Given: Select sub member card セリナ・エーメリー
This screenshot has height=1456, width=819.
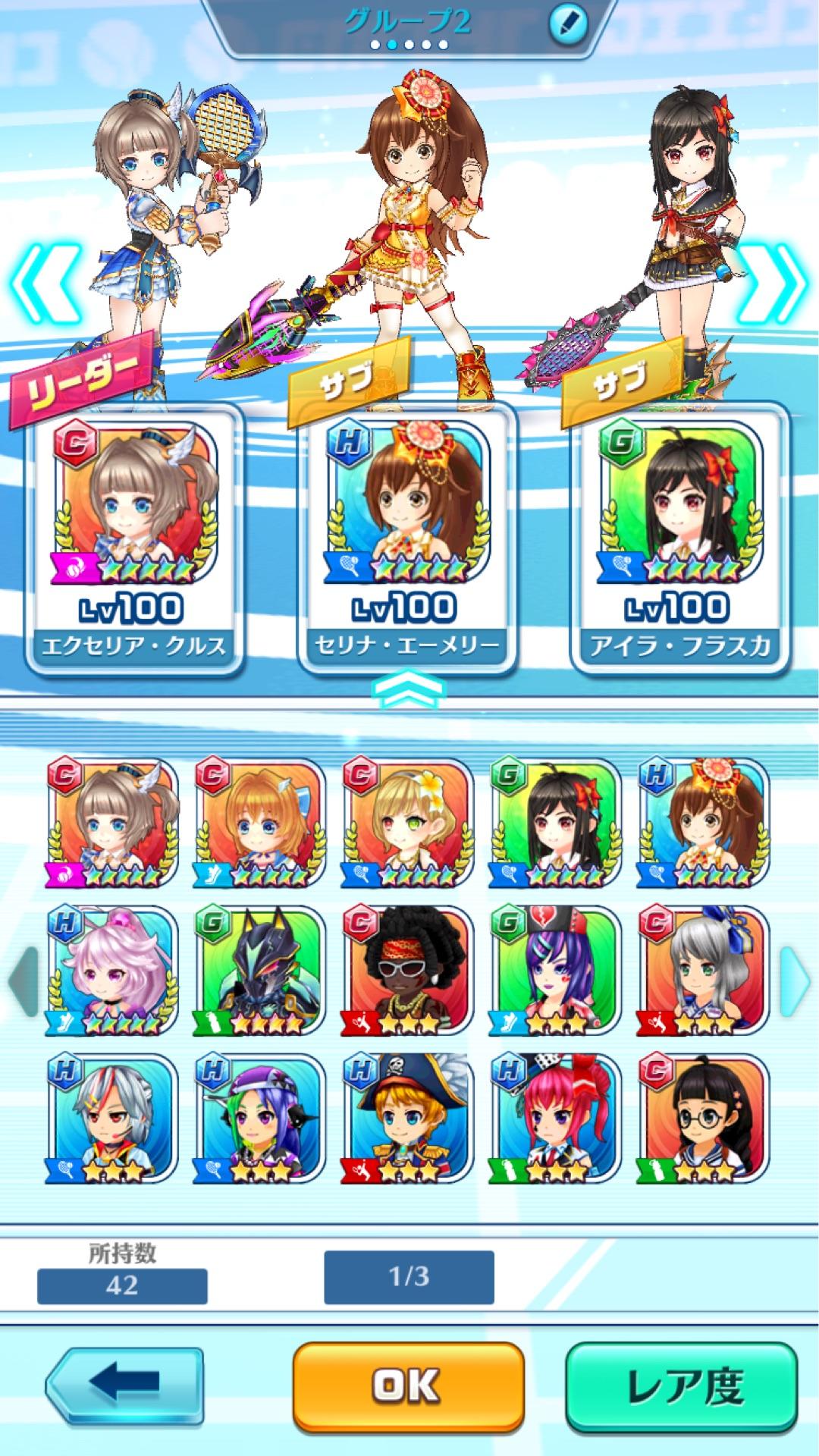Looking at the screenshot, I should coord(407,538).
